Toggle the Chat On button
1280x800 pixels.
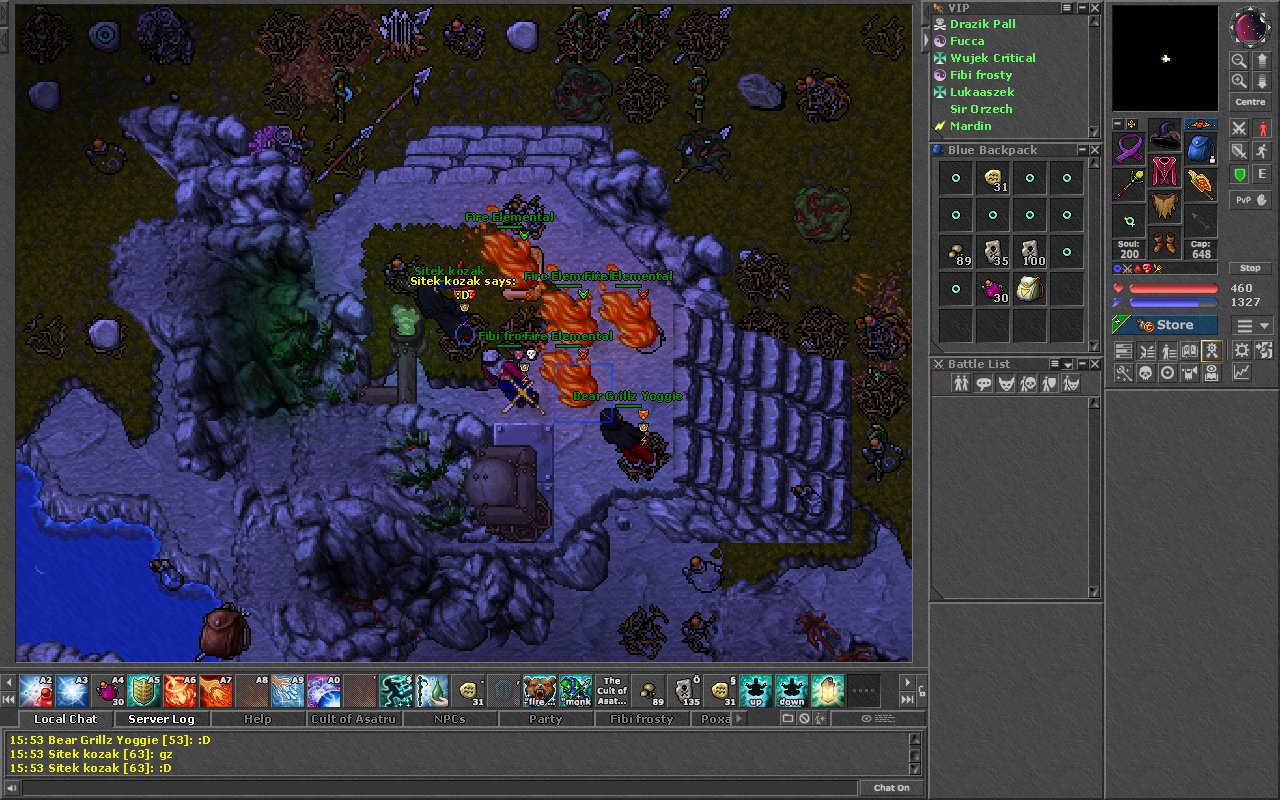click(891, 788)
